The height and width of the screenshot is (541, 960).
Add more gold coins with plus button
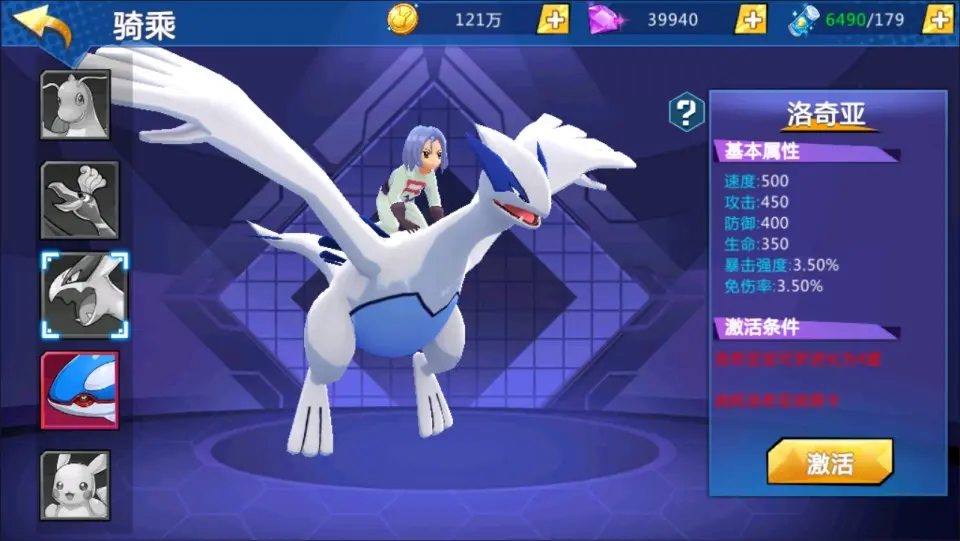coord(553,19)
